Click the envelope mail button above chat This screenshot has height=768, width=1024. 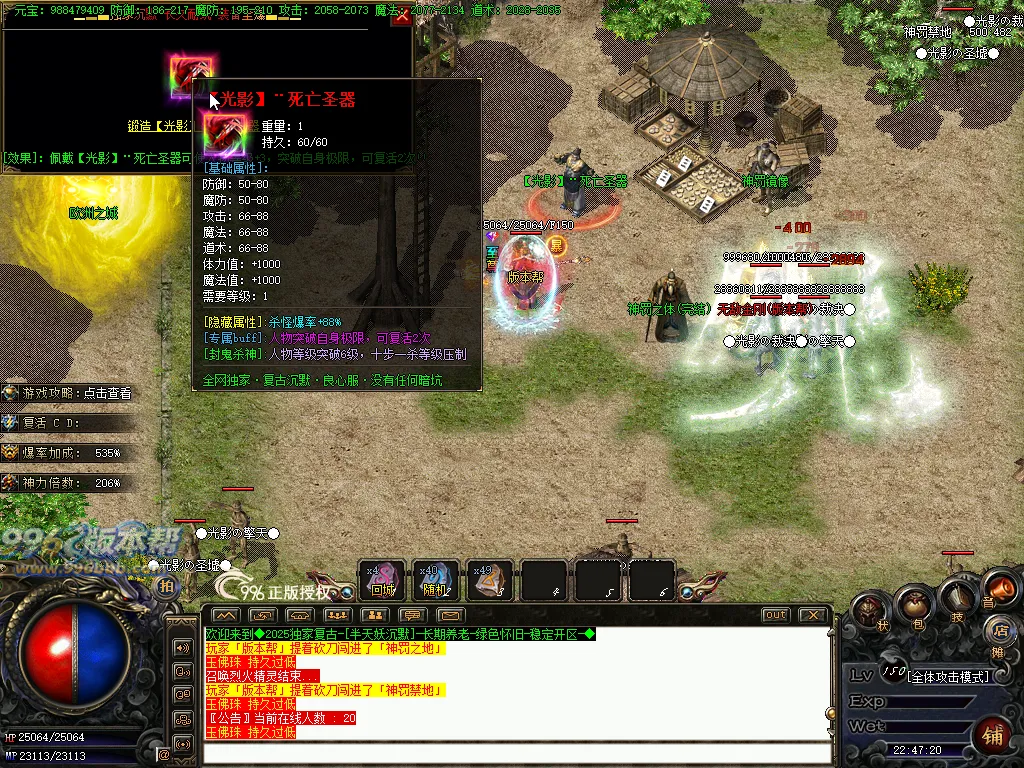click(x=451, y=615)
